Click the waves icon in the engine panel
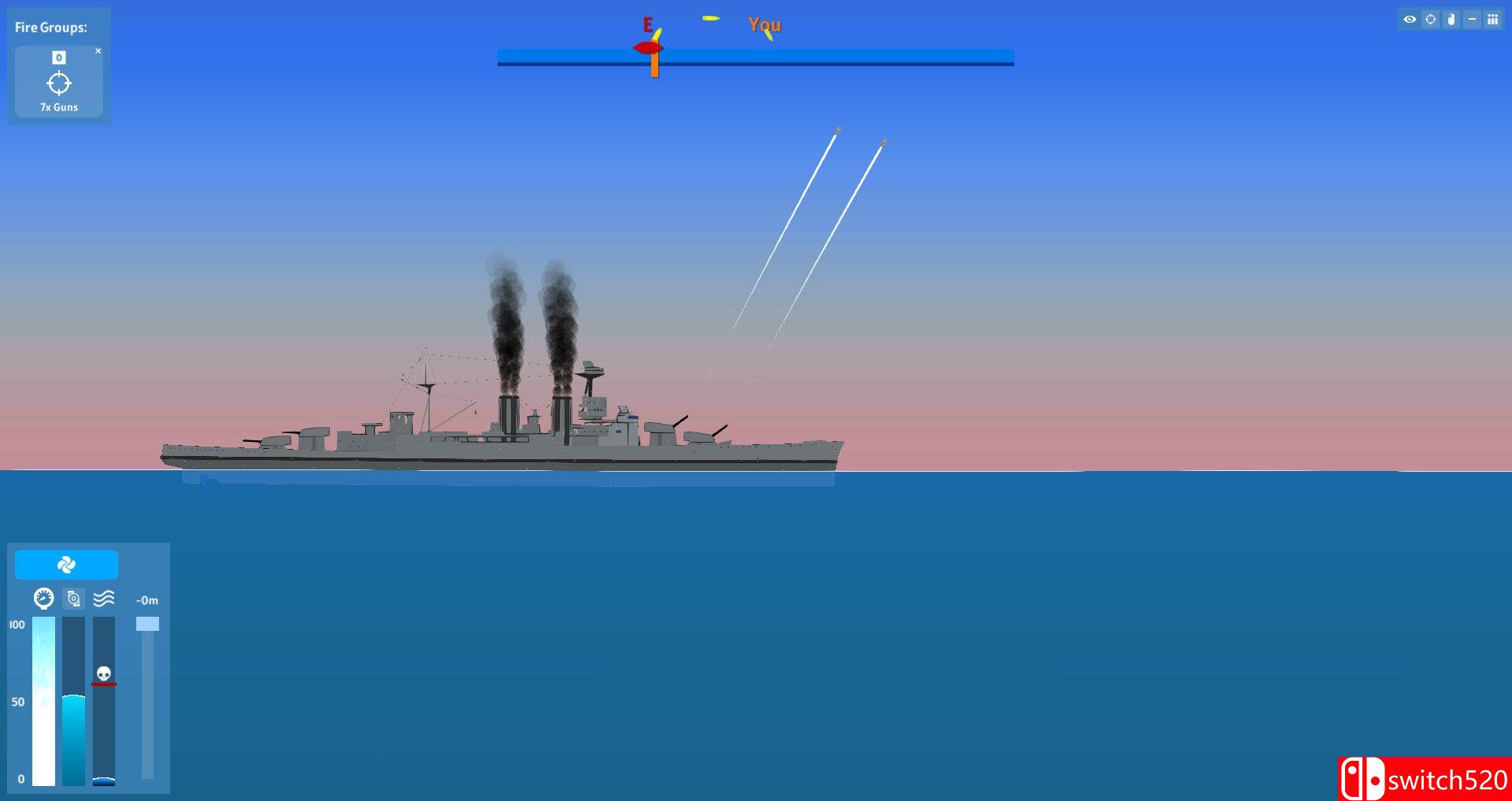This screenshot has height=801, width=1512. (104, 598)
